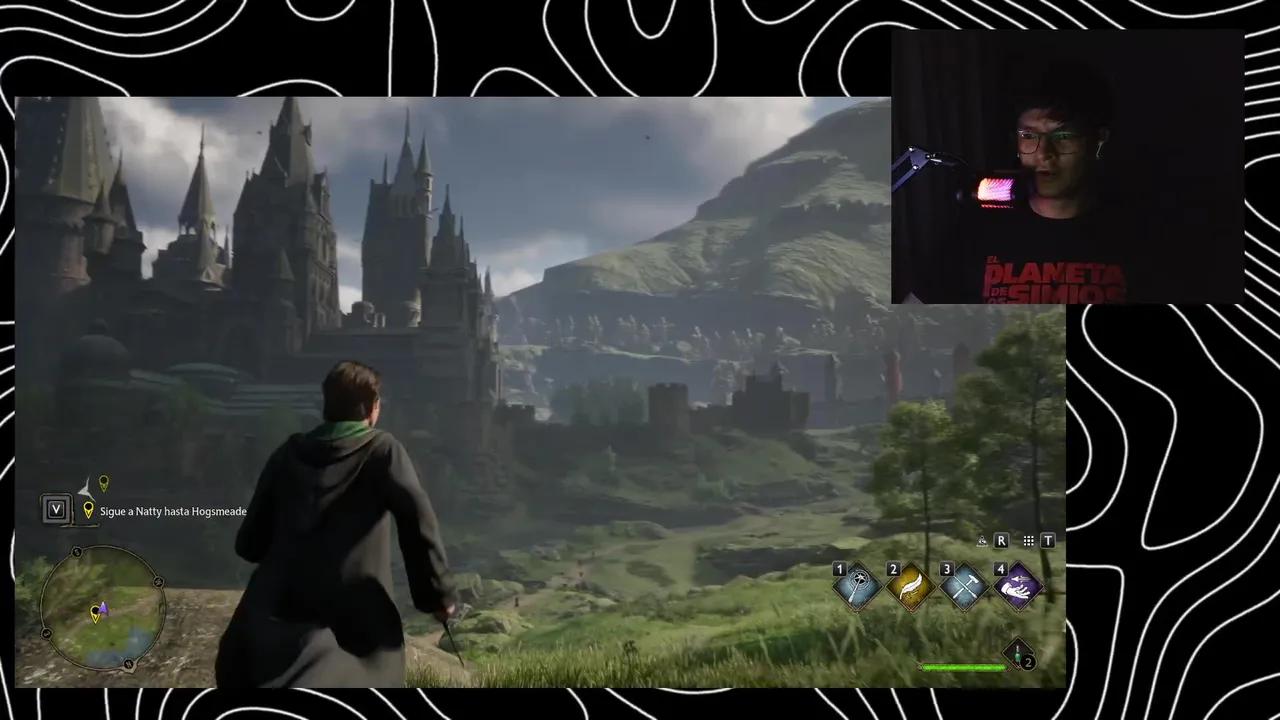This screenshot has height=720, width=1280.
Task: Open the quest 'Sigue a Natty hasta Hogsmeade'
Action: [x=172, y=511]
